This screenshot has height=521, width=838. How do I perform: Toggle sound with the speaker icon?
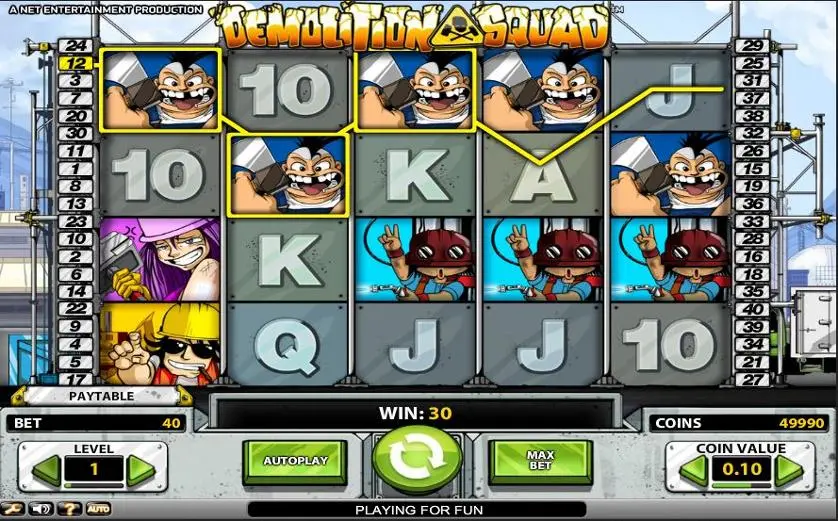click(40, 509)
